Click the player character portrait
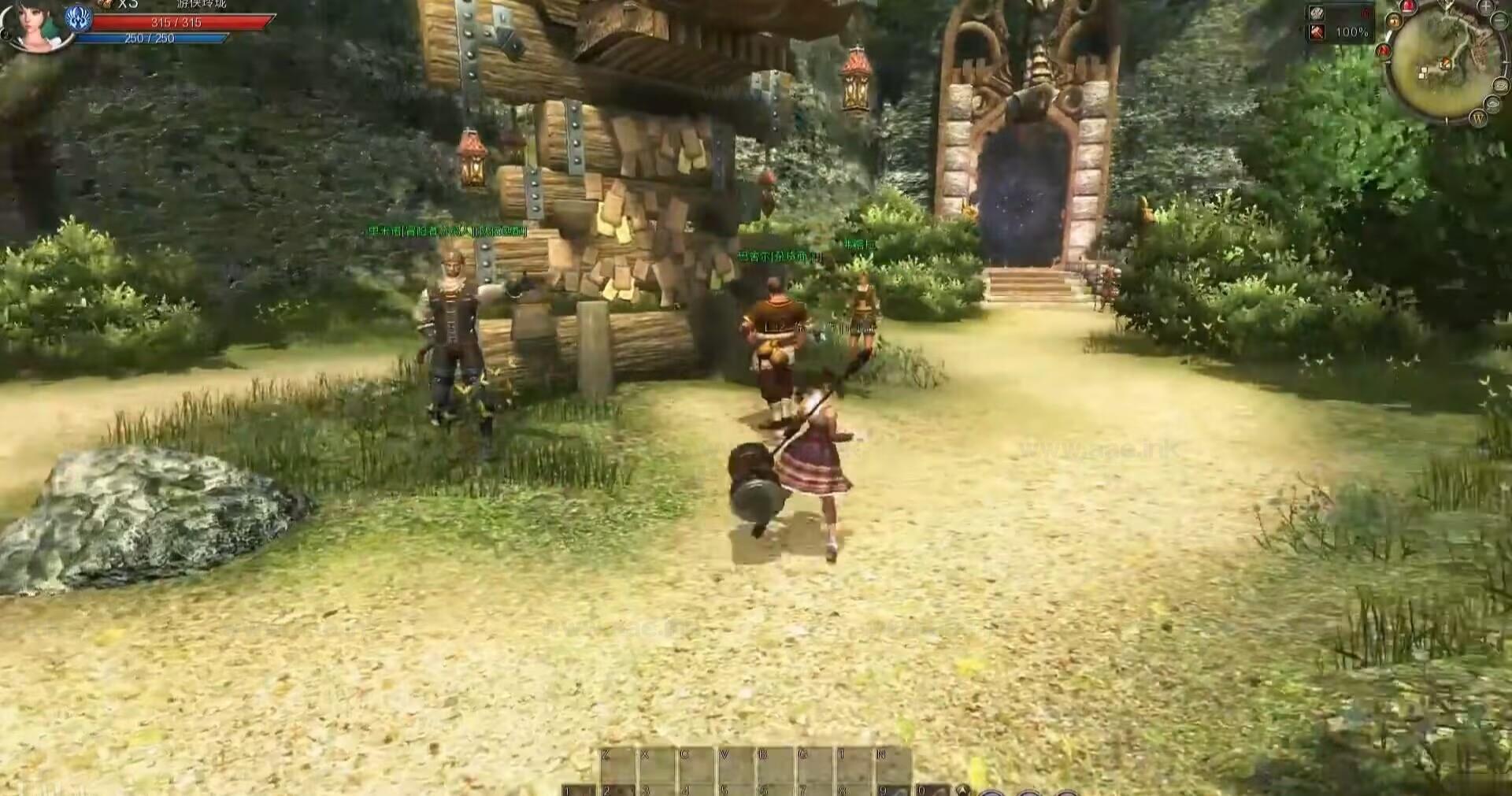 35,24
